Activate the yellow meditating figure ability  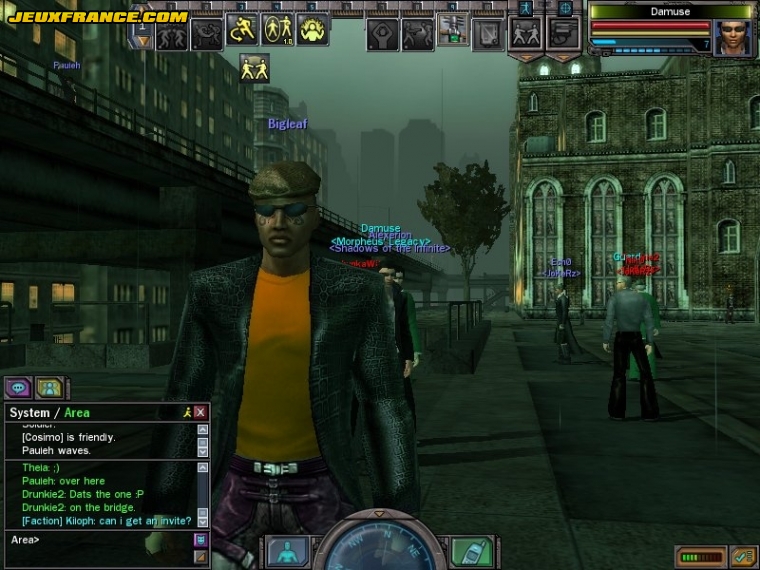pos(312,31)
